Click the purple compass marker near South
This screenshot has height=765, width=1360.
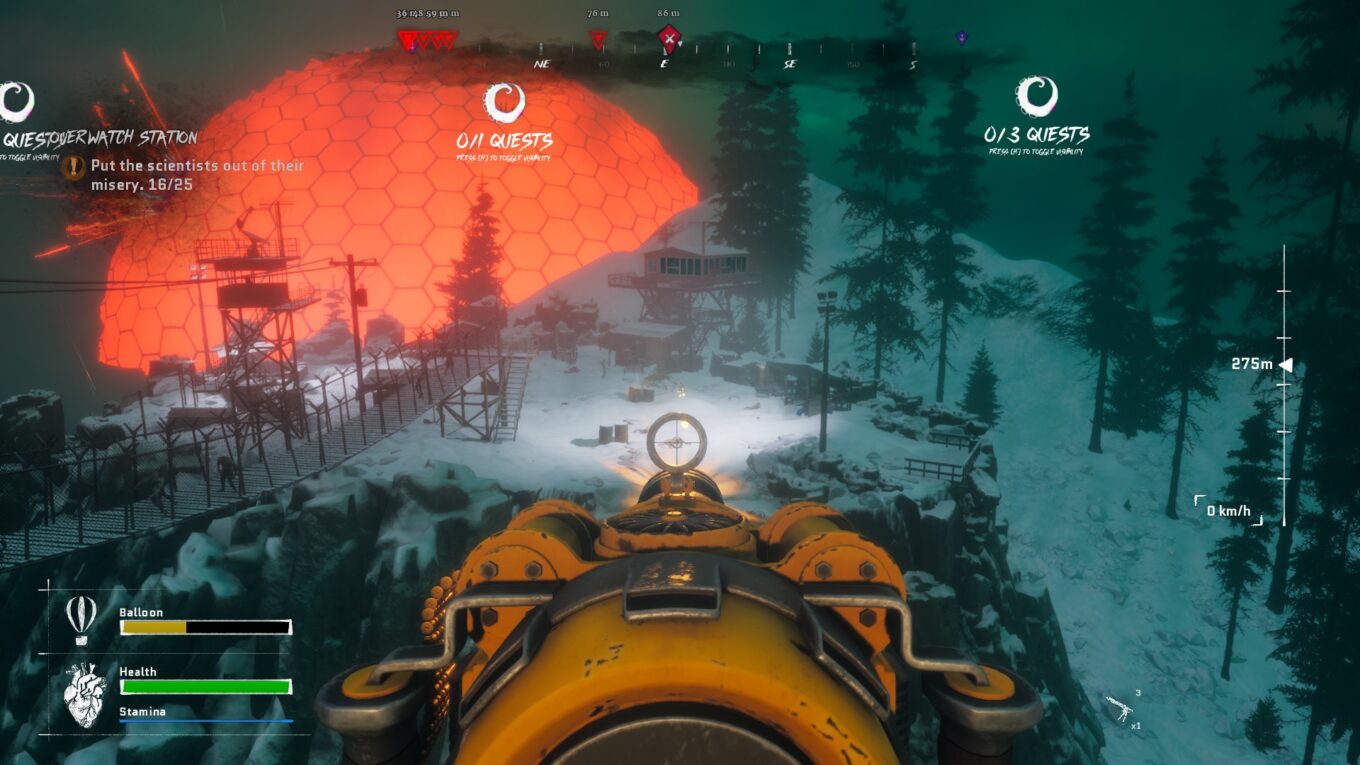click(x=961, y=38)
